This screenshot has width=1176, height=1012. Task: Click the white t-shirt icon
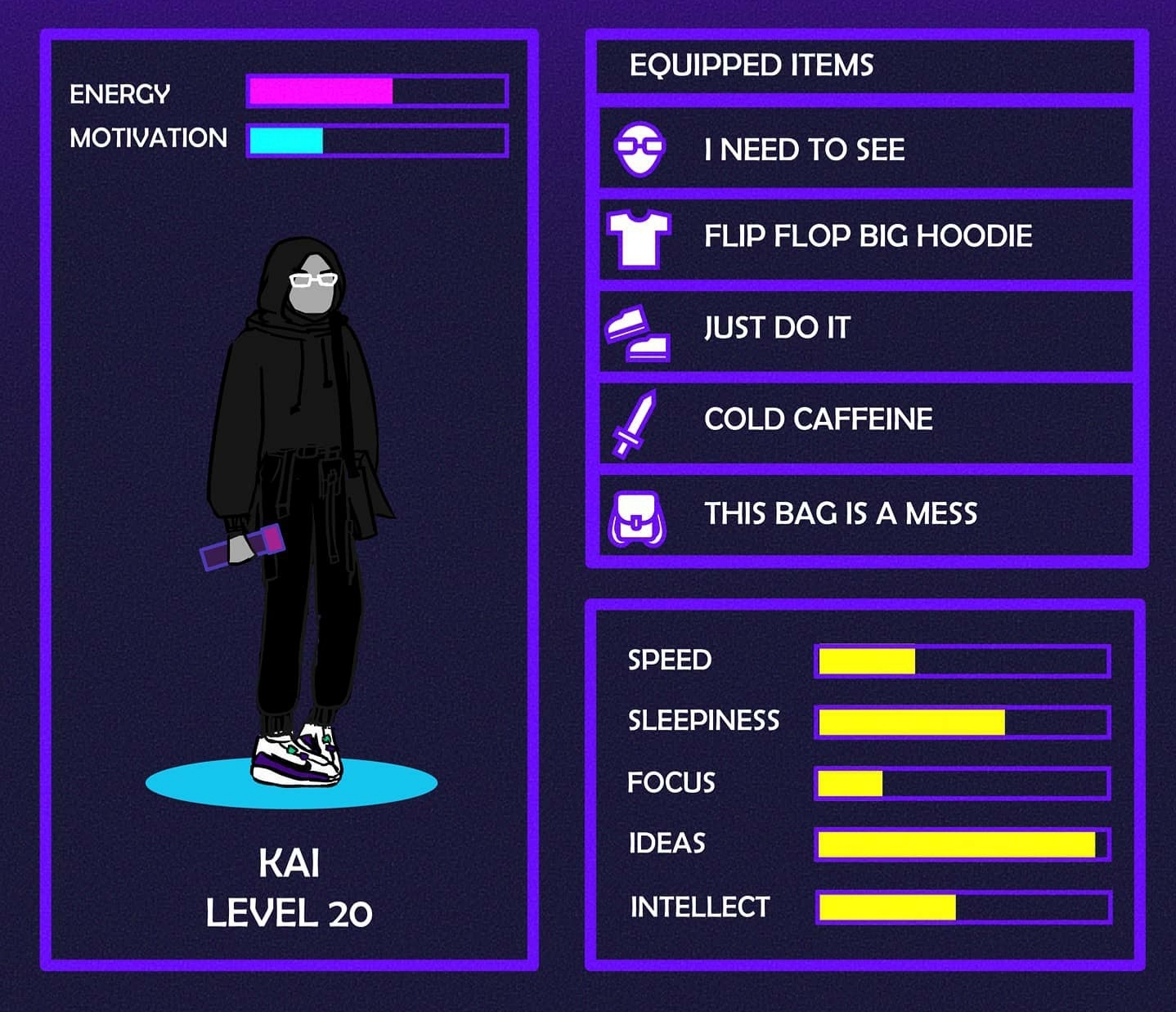[x=639, y=238]
